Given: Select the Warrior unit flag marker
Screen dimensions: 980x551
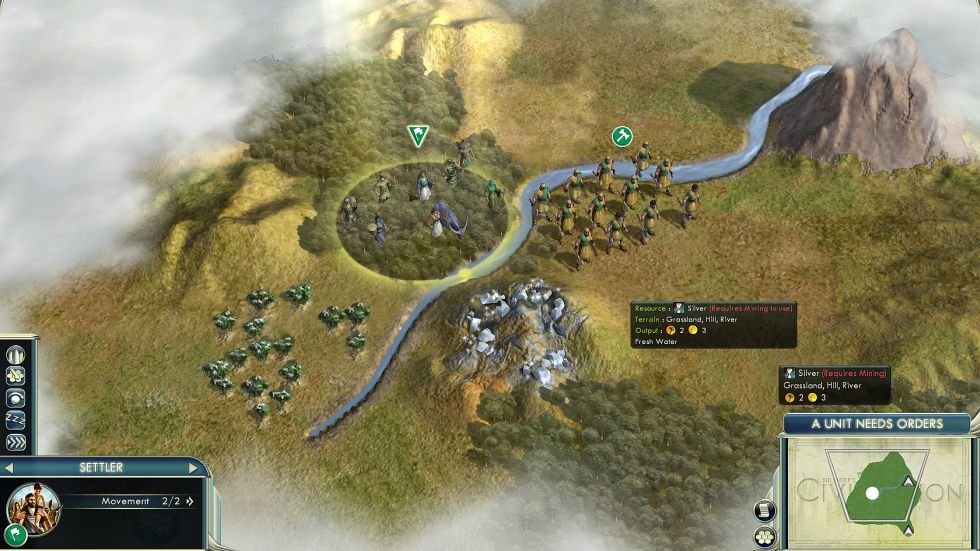Looking at the screenshot, I should pos(622,135).
